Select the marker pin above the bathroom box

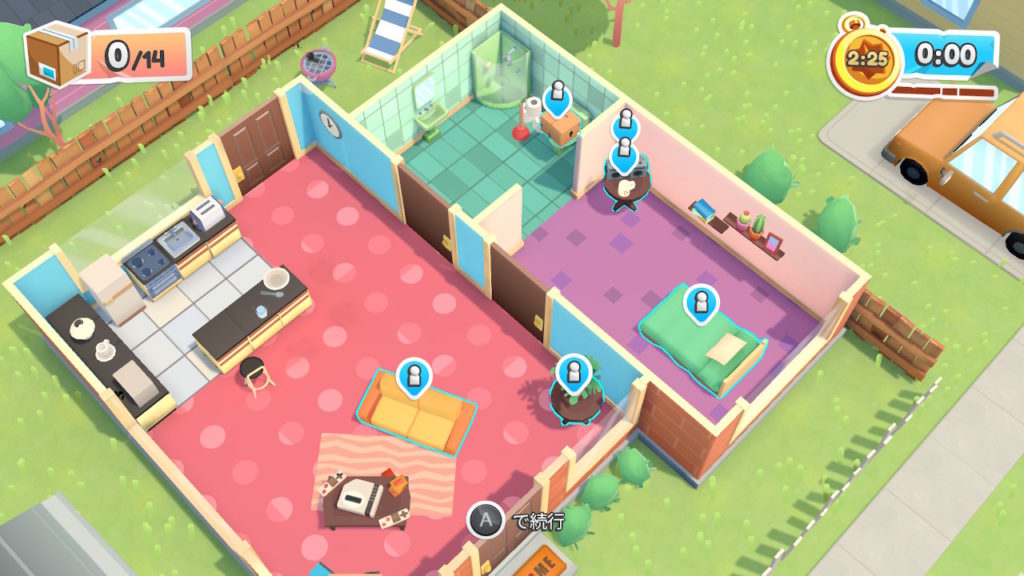557,101
